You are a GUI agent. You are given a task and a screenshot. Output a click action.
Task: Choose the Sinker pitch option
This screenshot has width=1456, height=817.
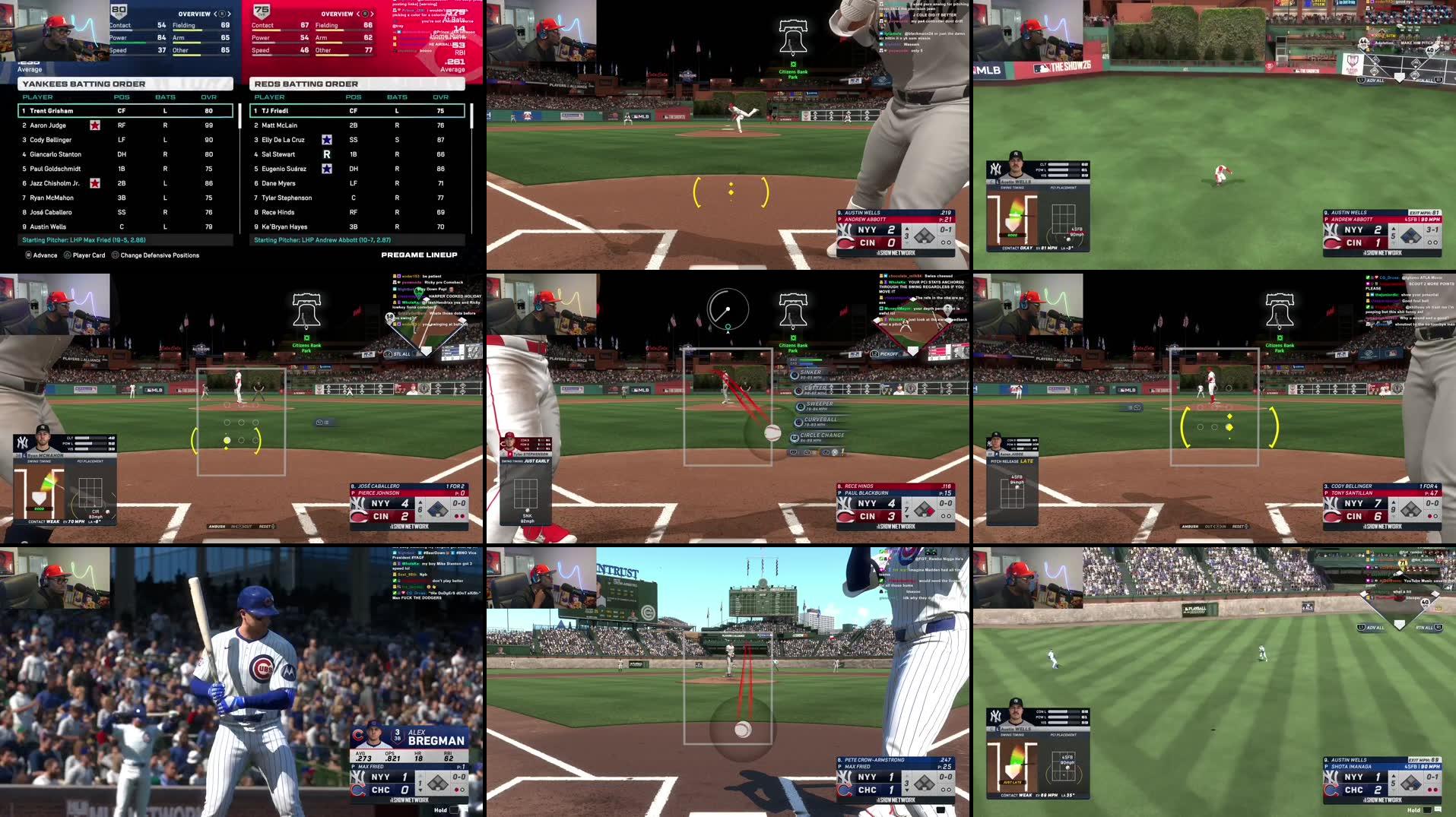click(810, 373)
